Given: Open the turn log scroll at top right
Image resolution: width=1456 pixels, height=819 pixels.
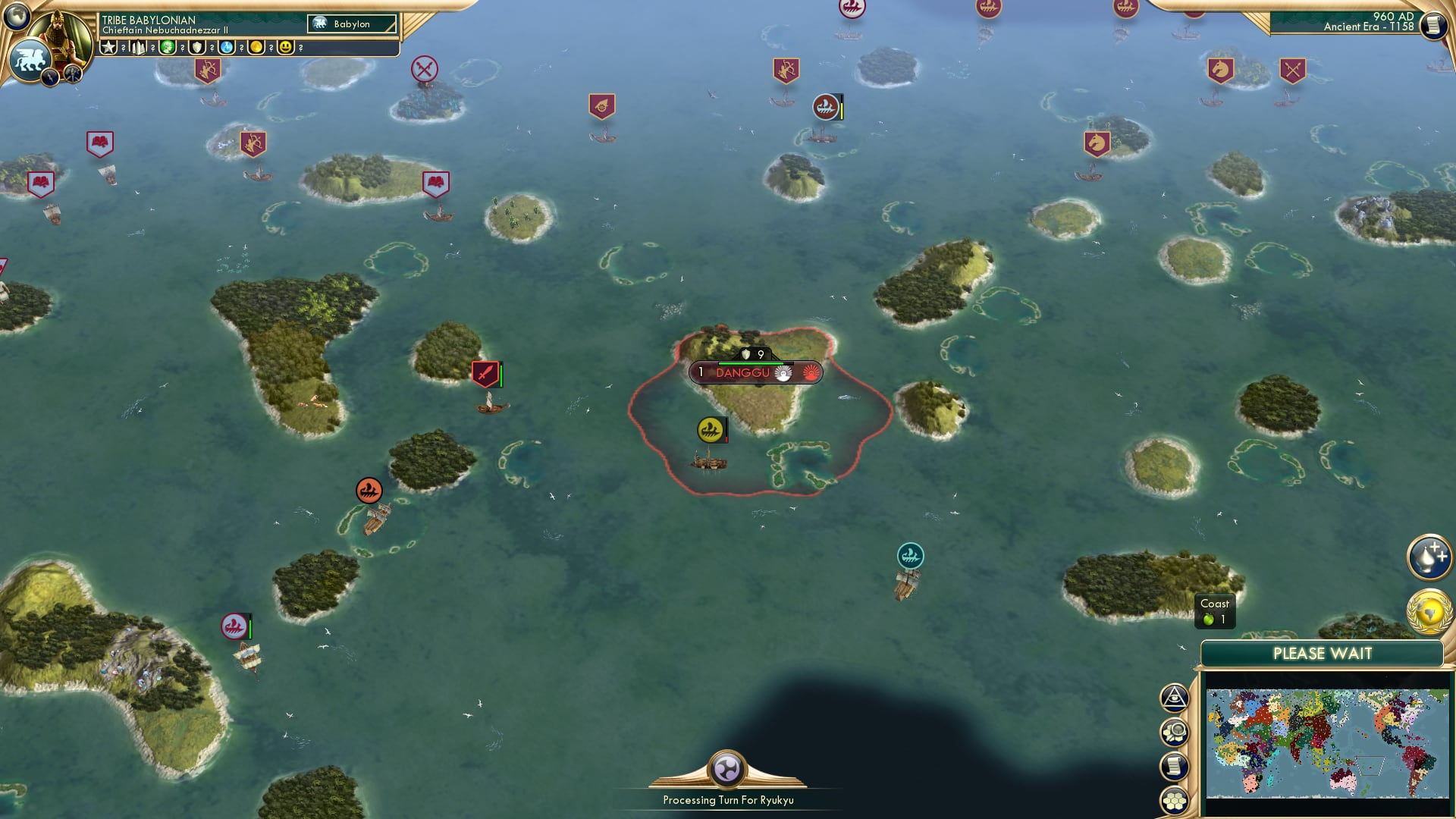Looking at the screenshot, I should 1432,24.
